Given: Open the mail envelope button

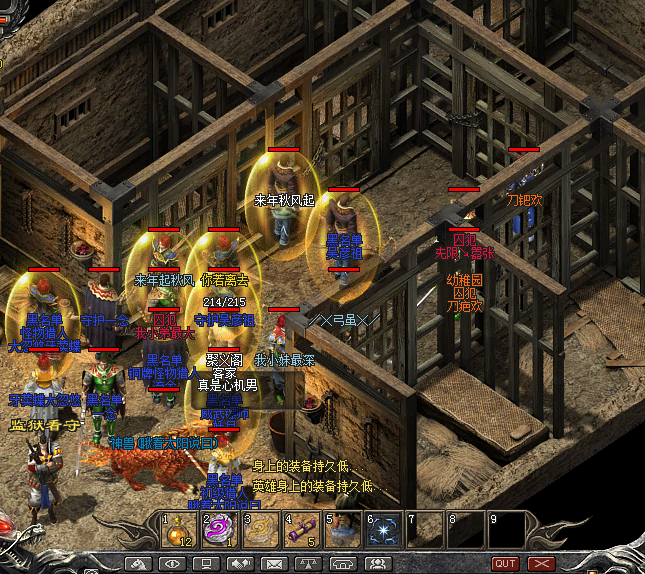Looking at the screenshot, I should [273, 564].
